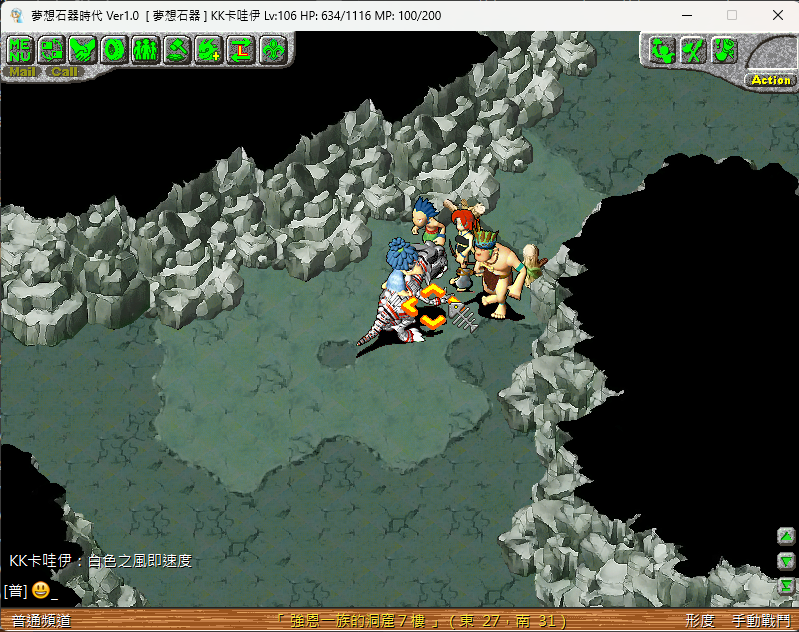
Task: Close the game window
Action: tap(776, 15)
